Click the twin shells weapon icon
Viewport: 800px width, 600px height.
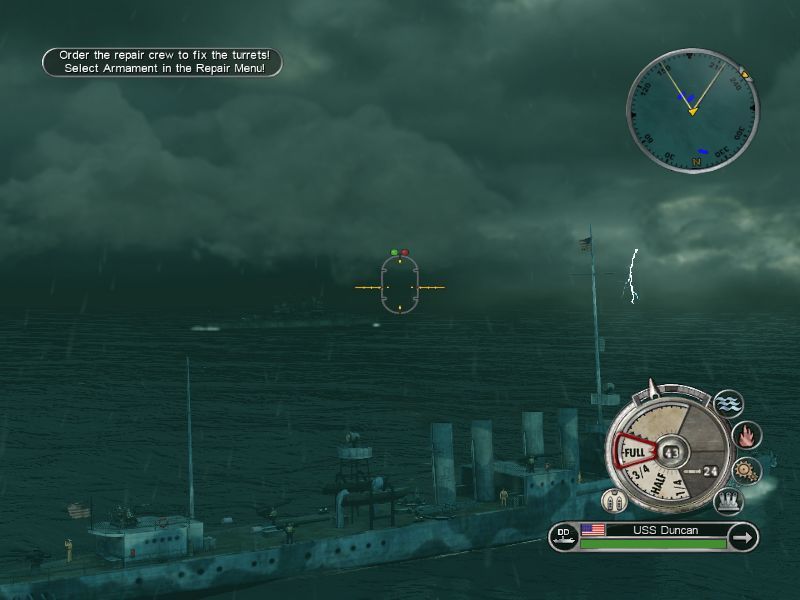[x=615, y=501]
